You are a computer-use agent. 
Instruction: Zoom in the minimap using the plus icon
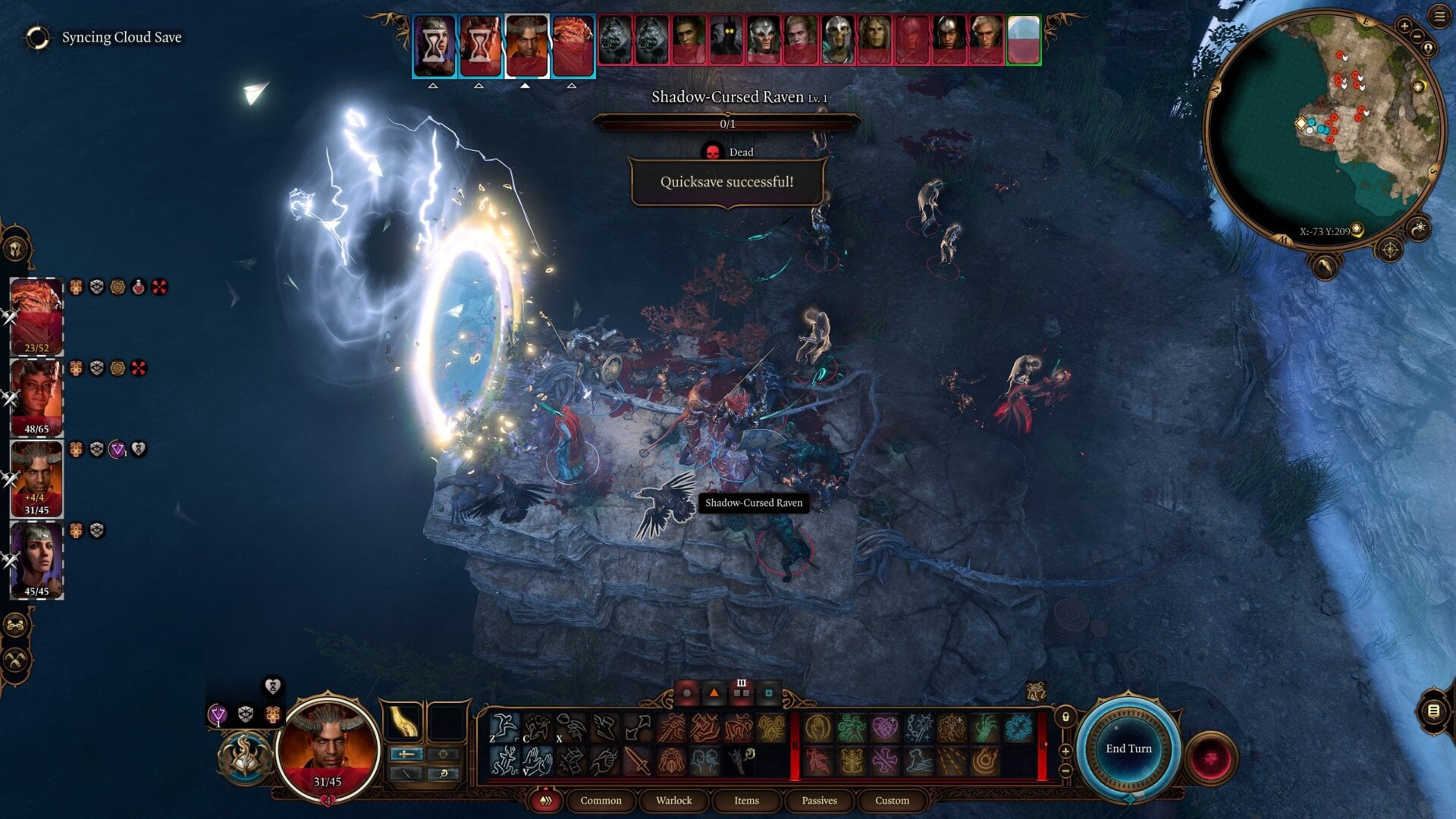tap(1404, 26)
